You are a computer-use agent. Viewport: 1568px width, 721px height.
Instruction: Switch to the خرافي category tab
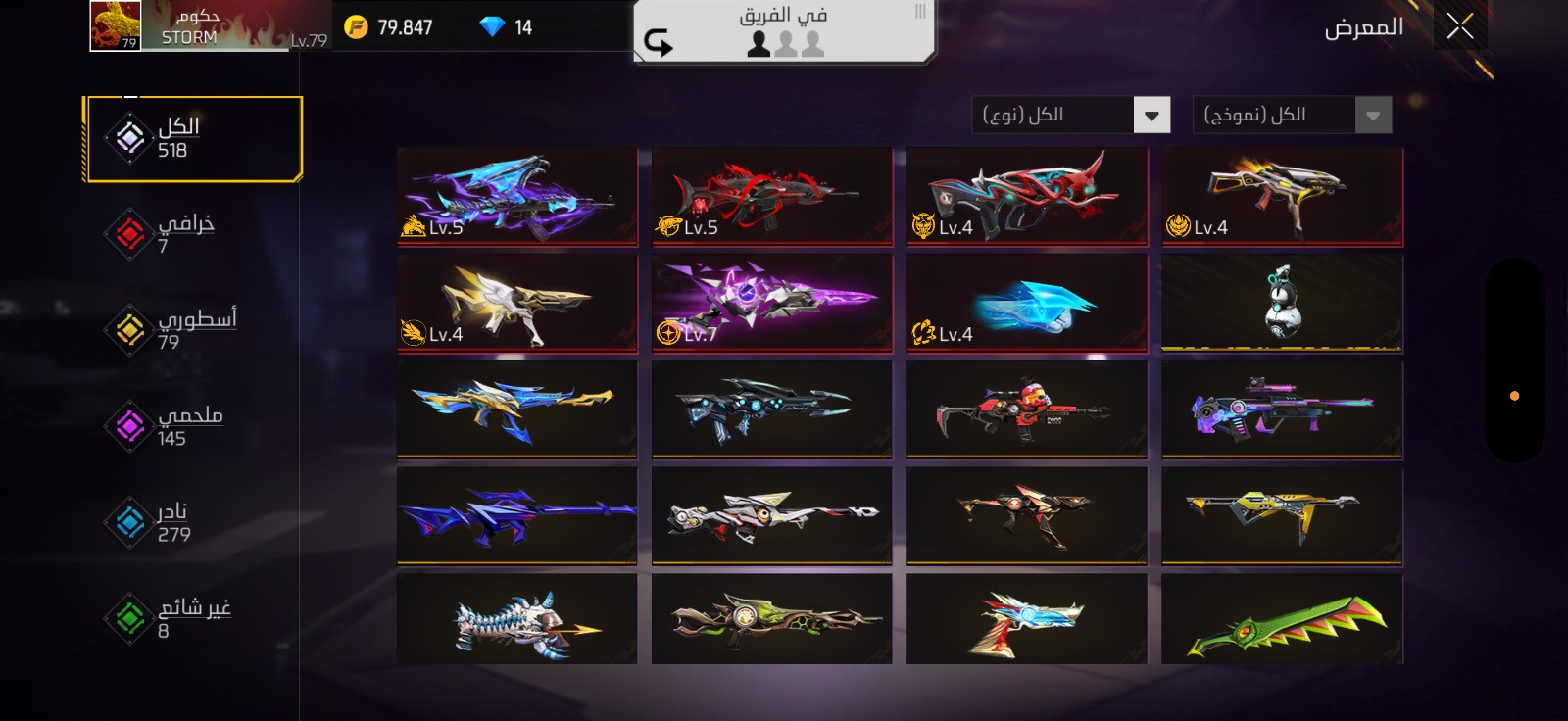[x=171, y=234]
